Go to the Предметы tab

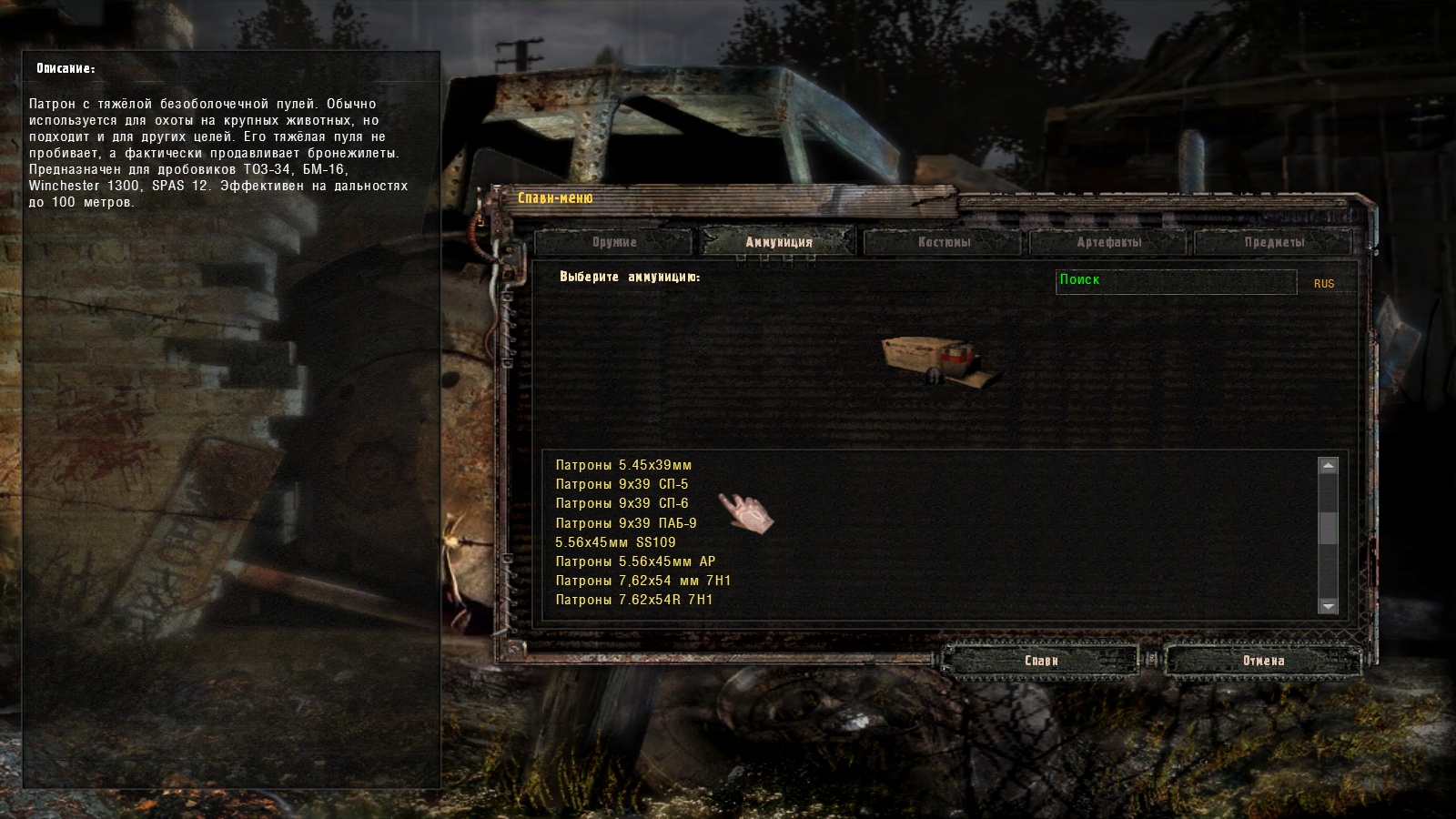point(1274,242)
